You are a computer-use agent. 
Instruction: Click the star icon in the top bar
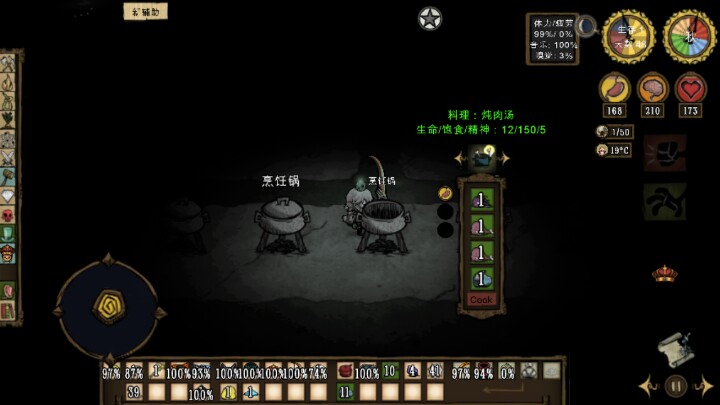tap(430, 18)
